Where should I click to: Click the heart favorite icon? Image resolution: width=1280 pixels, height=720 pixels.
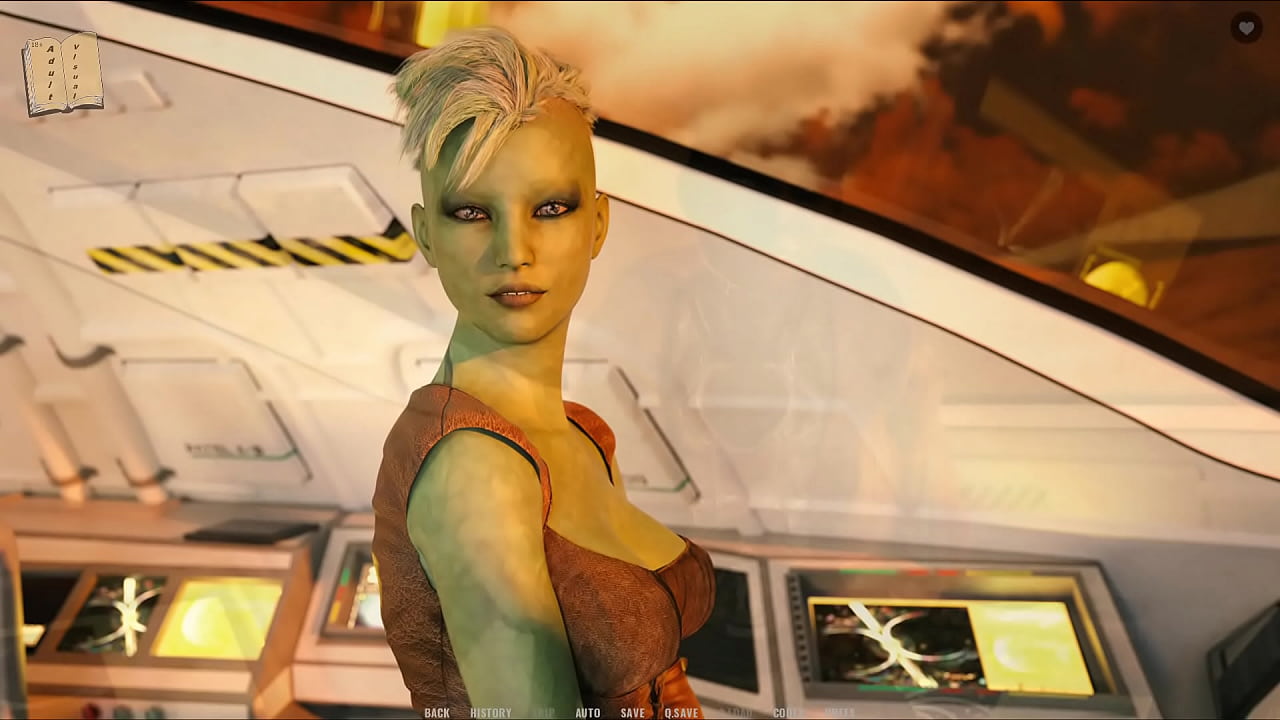point(1245,28)
